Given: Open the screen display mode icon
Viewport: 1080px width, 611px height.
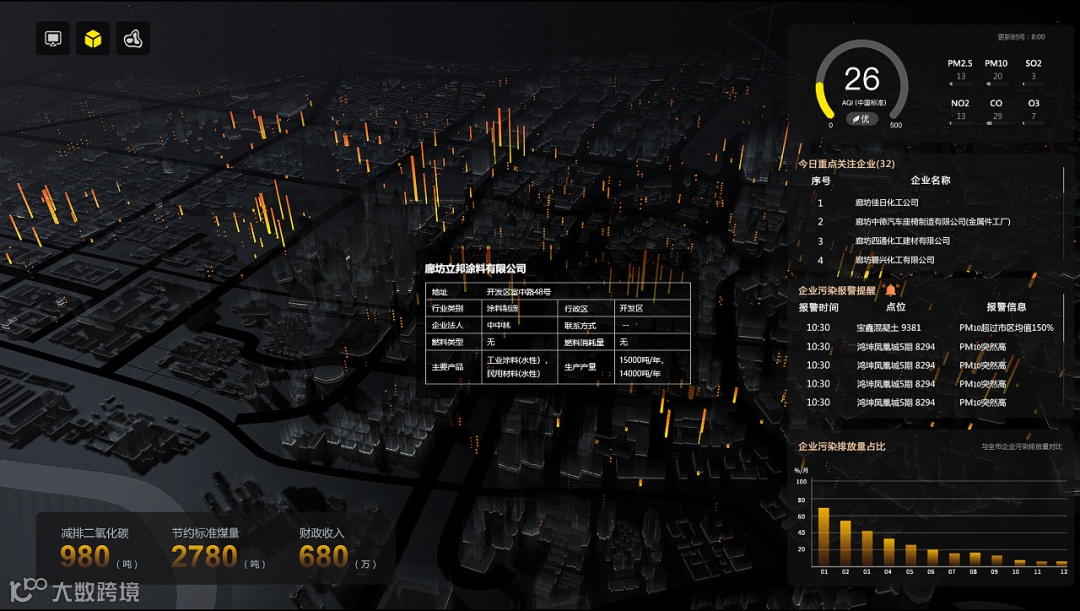Looking at the screenshot, I should 53,39.
